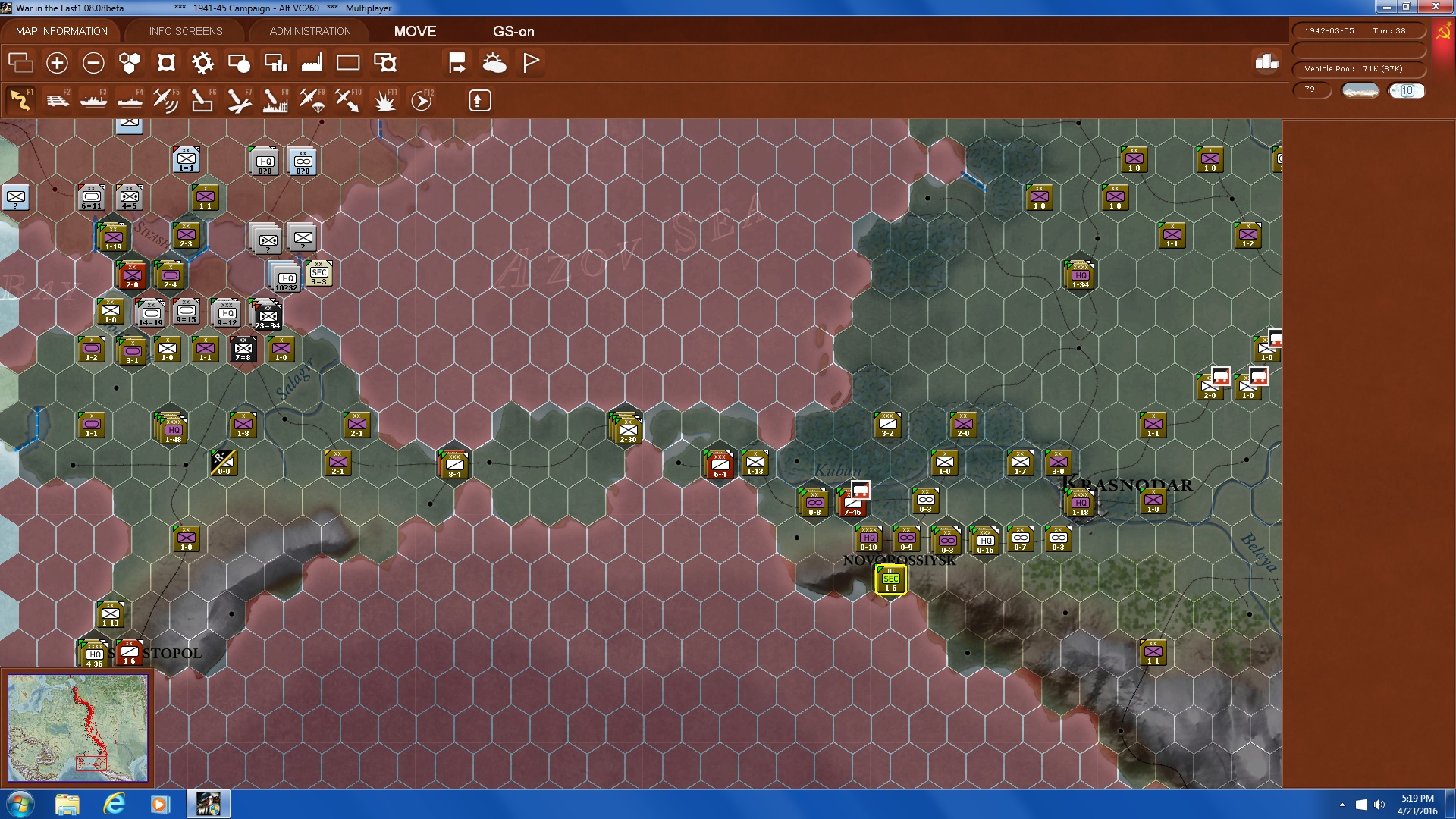Select amphibious transport mode (F4)
This screenshot has width=1456, height=819.
[129, 99]
